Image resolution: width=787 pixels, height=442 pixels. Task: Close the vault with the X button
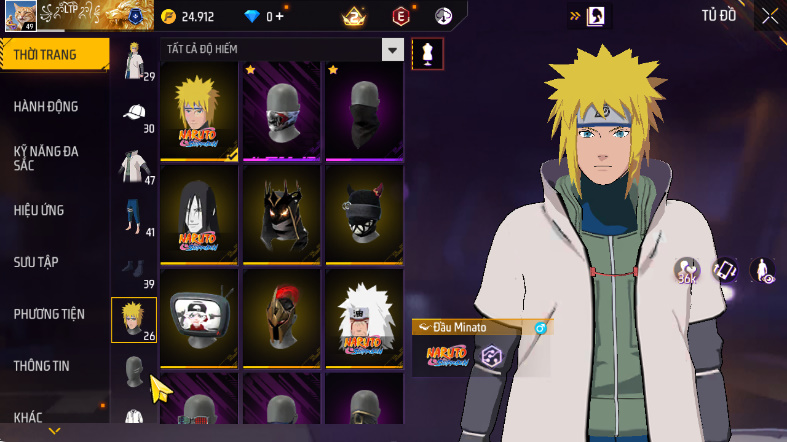click(x=769, y=15)
